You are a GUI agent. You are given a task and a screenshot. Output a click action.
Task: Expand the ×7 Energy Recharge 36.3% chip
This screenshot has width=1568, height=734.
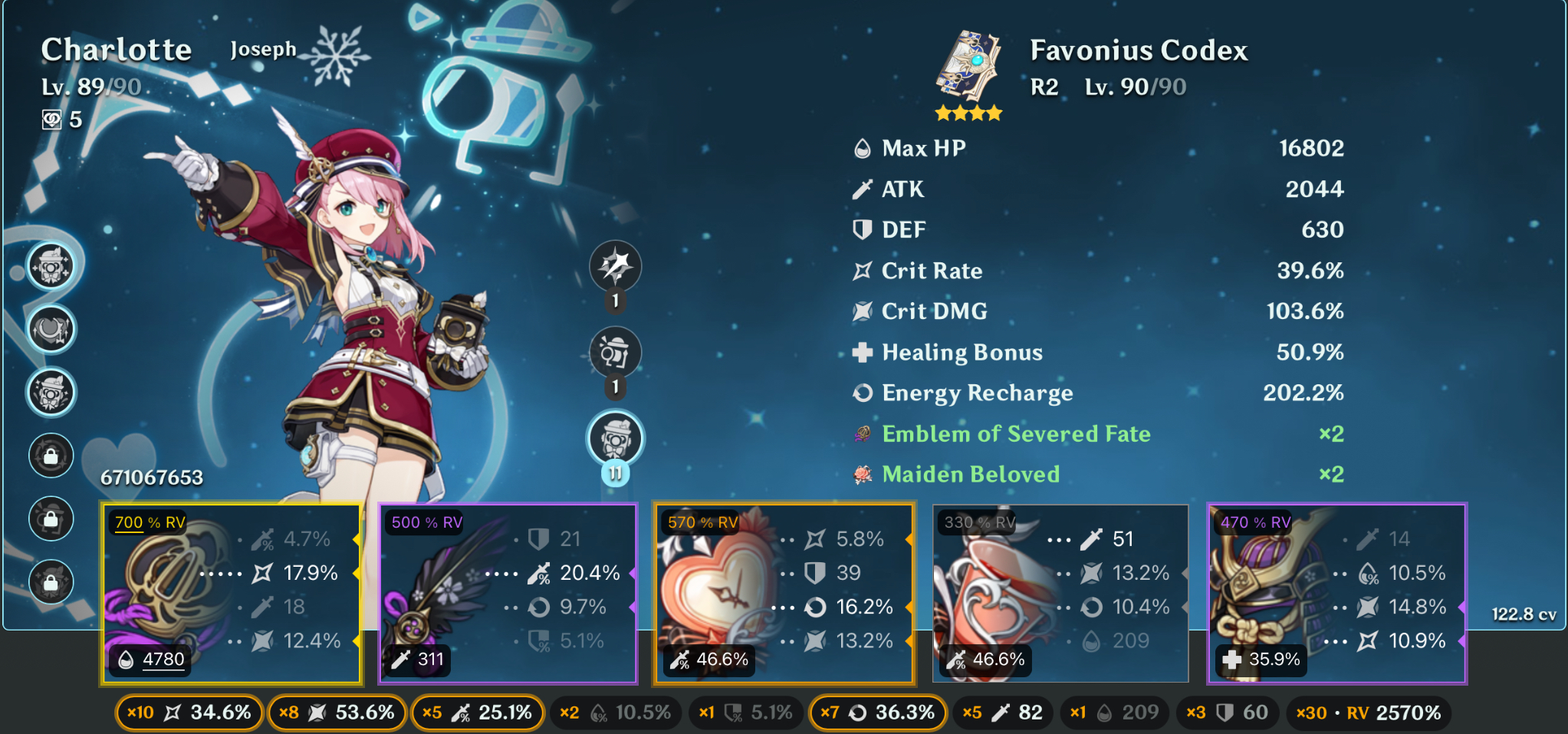877,713
